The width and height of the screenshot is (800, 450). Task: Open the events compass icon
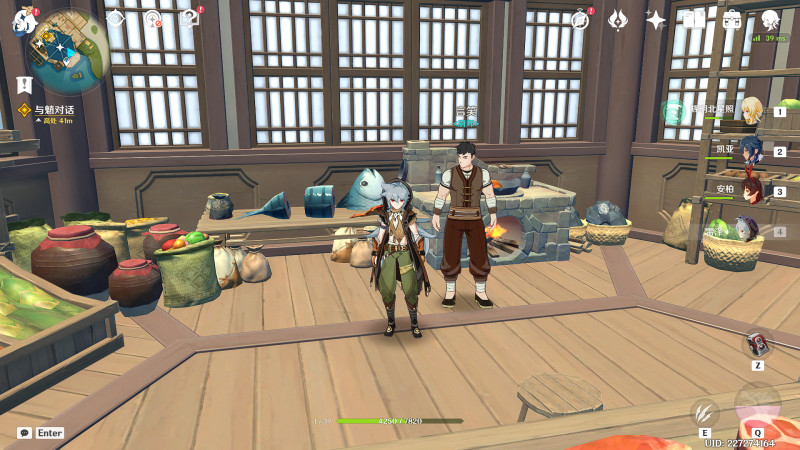click(x=579, y=19)
